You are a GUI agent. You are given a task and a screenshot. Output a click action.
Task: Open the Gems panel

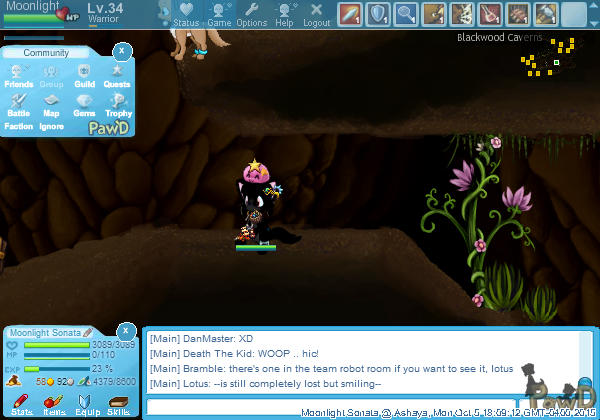84,104
